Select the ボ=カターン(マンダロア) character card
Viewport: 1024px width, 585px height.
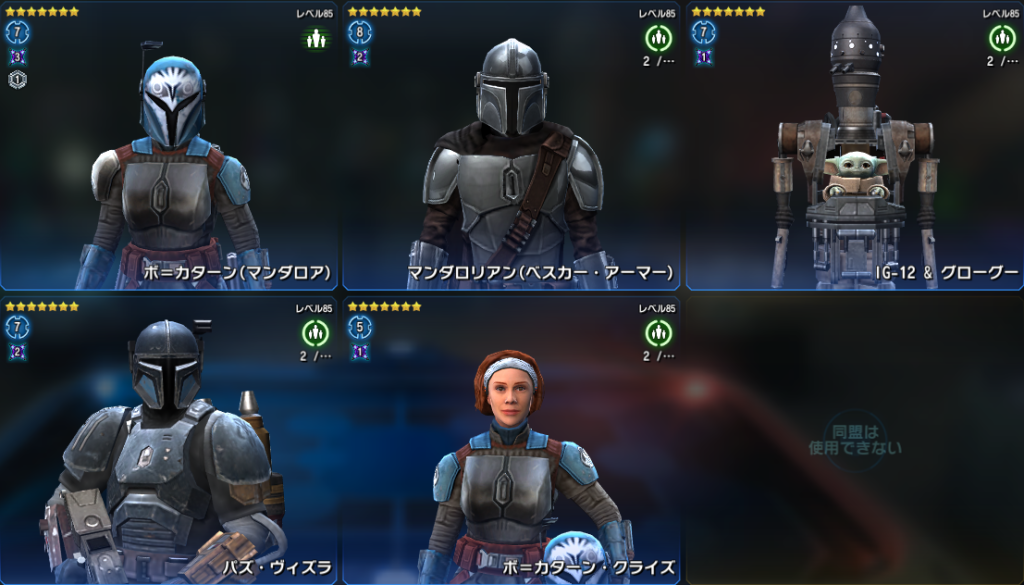pyautogui.click(x=170, y=150)
